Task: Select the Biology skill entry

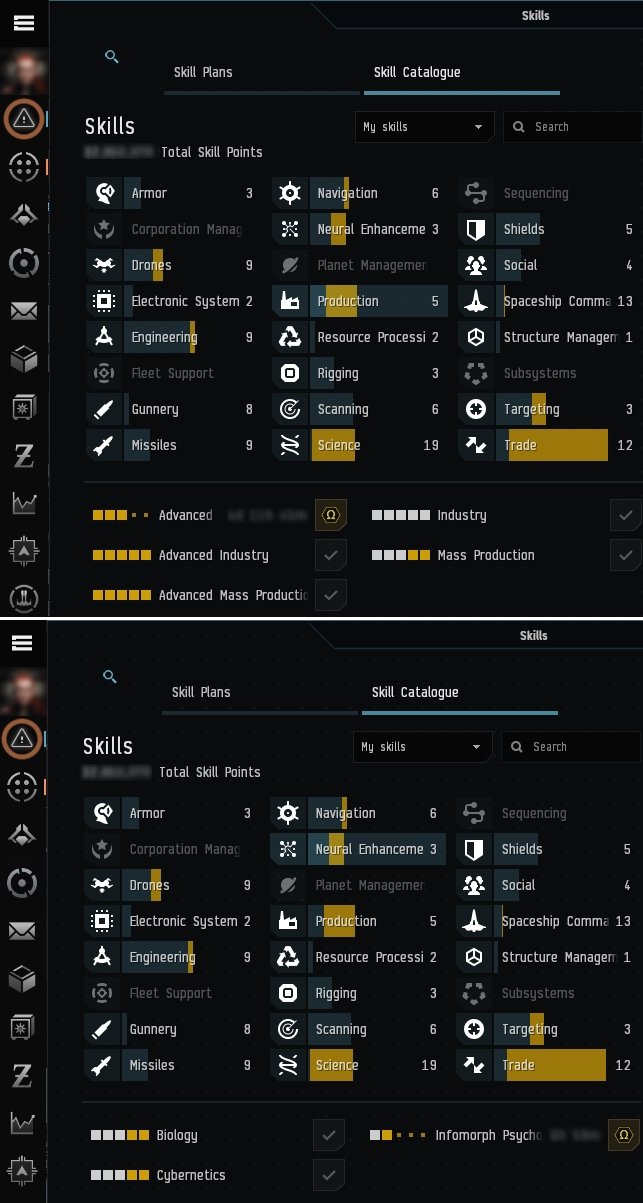Action: coord(176,1135)
